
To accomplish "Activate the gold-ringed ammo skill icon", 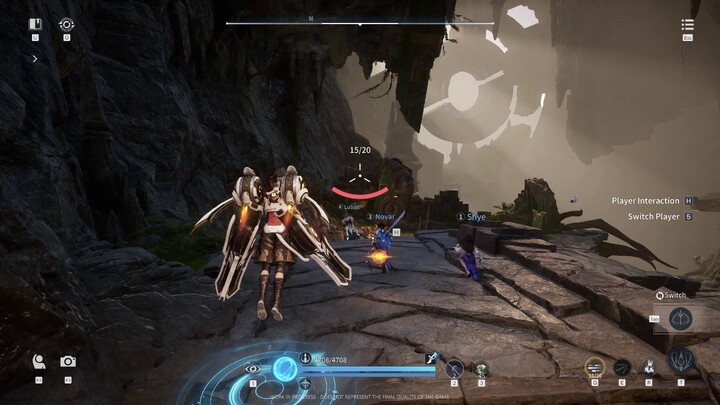I will (x=595, y=367).
